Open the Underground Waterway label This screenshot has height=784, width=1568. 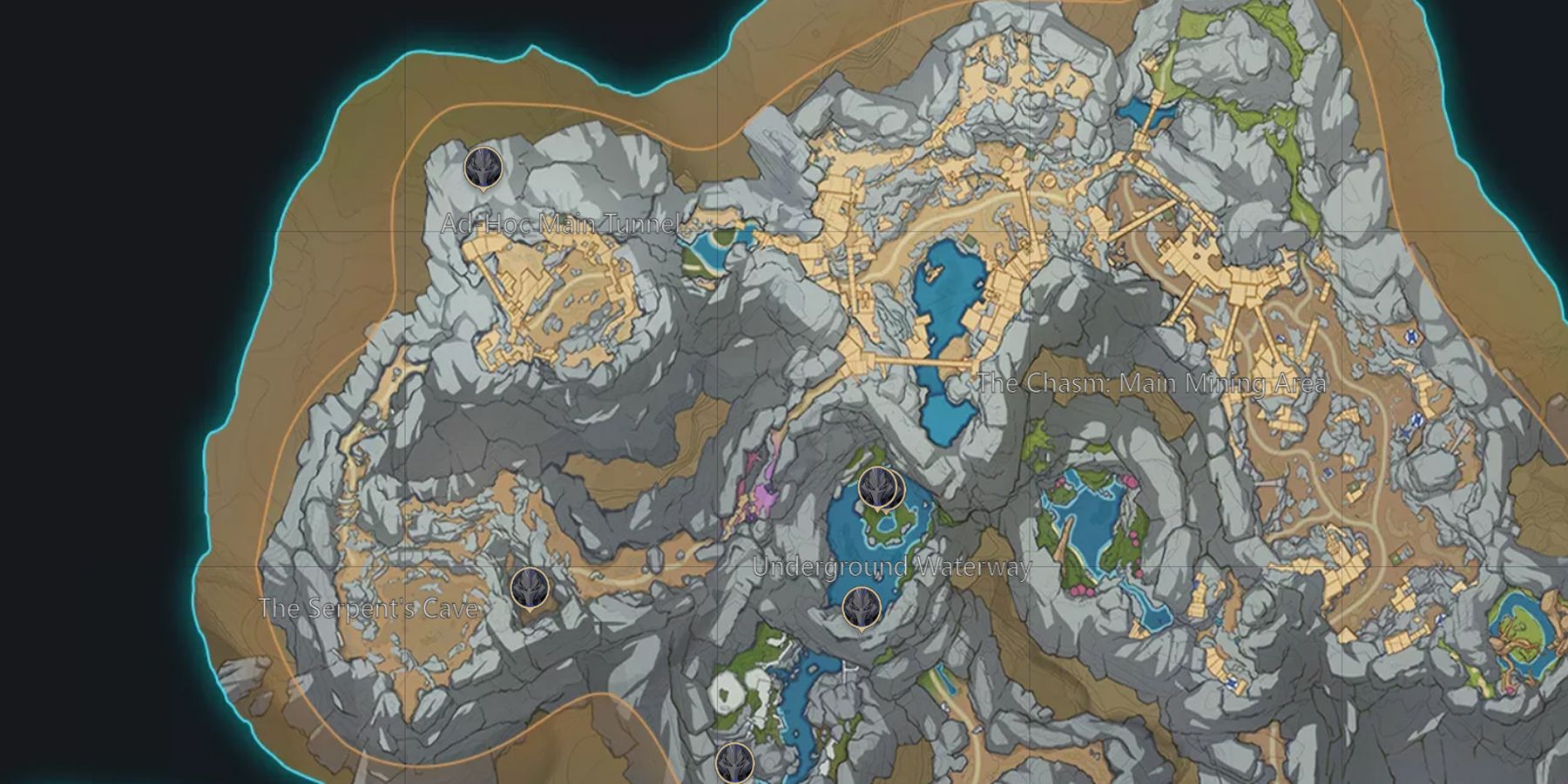(x=892, y=566)
